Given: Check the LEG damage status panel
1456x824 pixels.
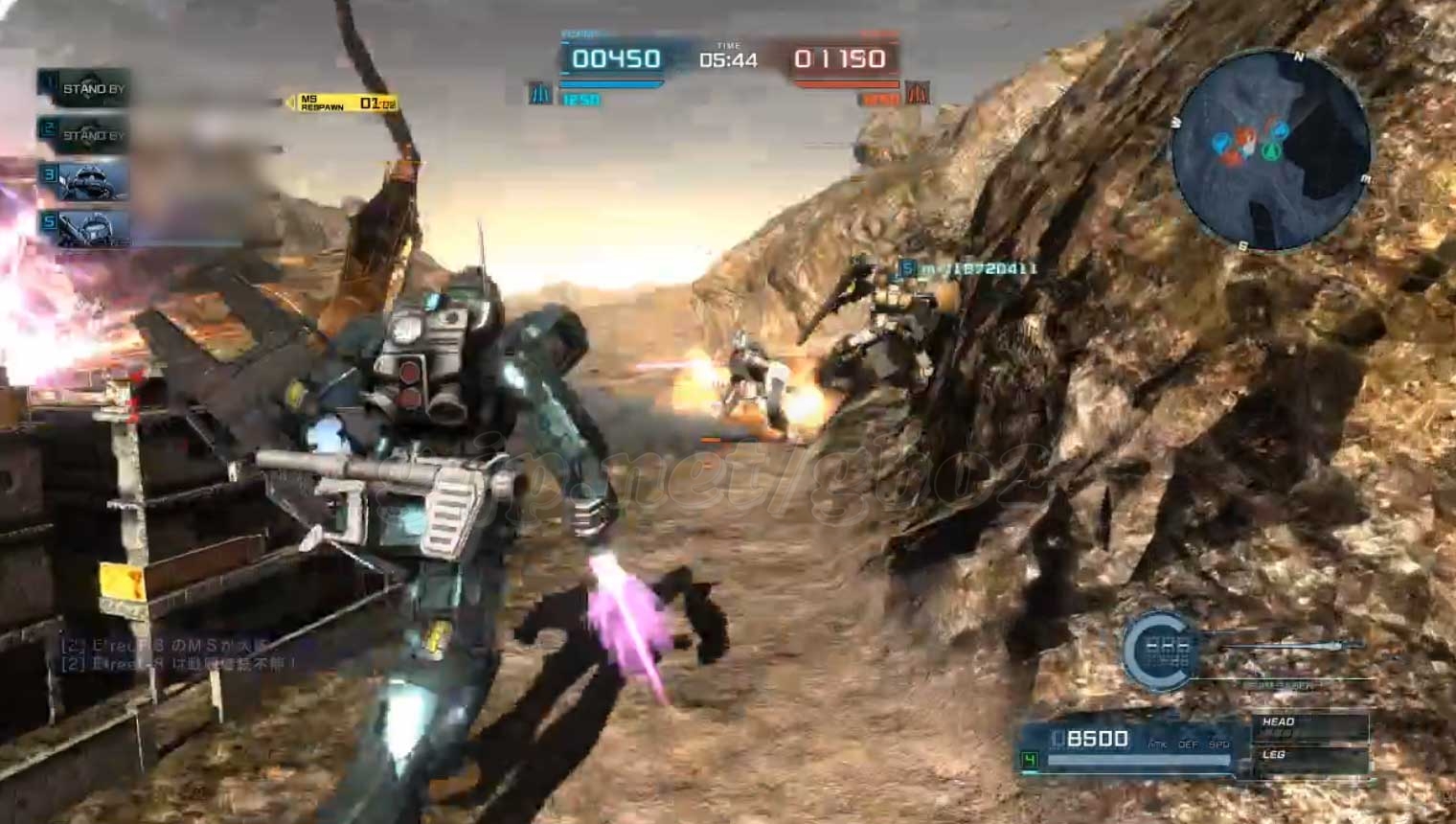Looking at the screenshot, I should [x=1308, y=759].
